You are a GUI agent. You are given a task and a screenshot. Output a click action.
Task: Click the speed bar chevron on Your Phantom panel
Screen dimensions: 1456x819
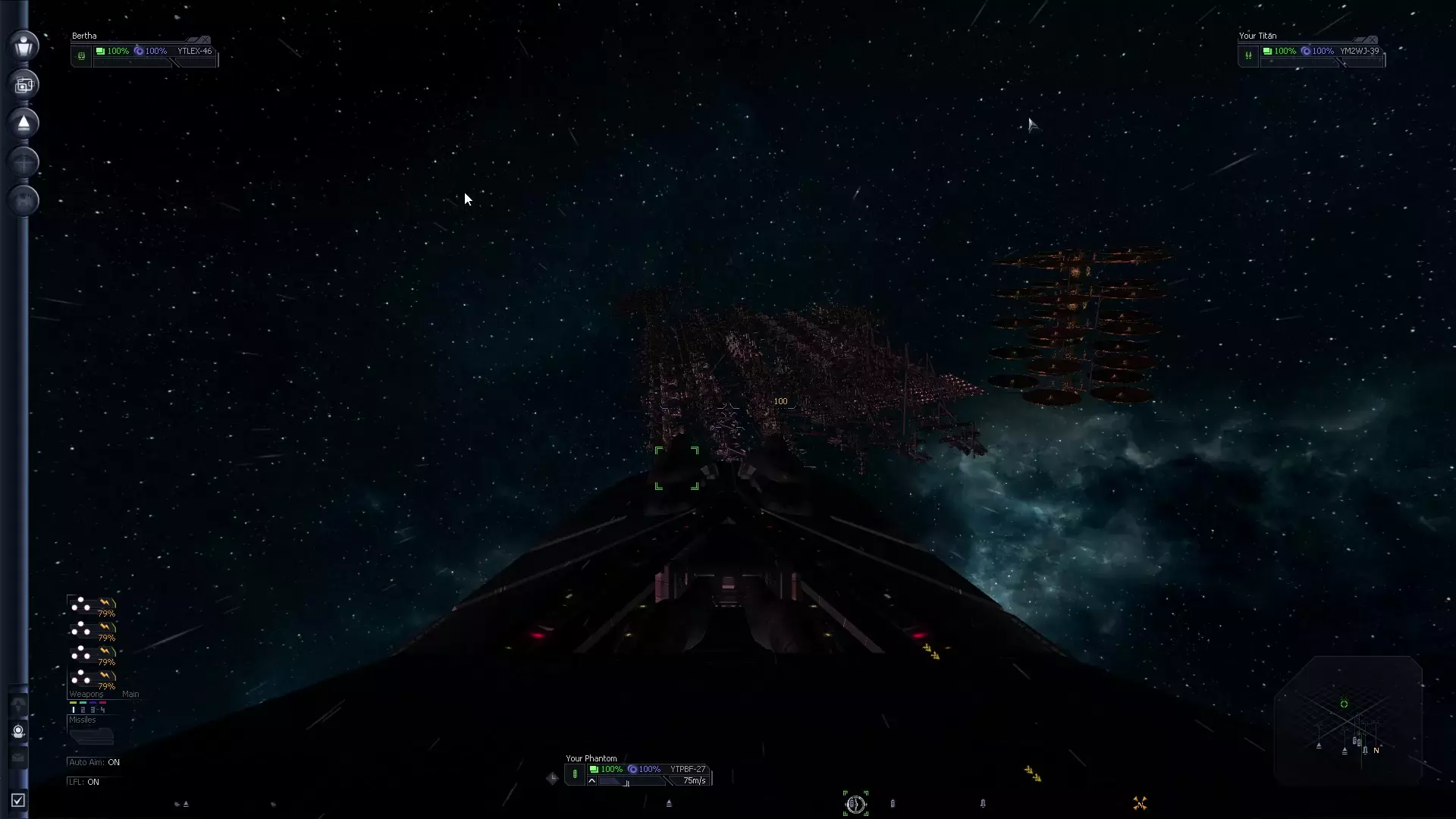(591, 780)
